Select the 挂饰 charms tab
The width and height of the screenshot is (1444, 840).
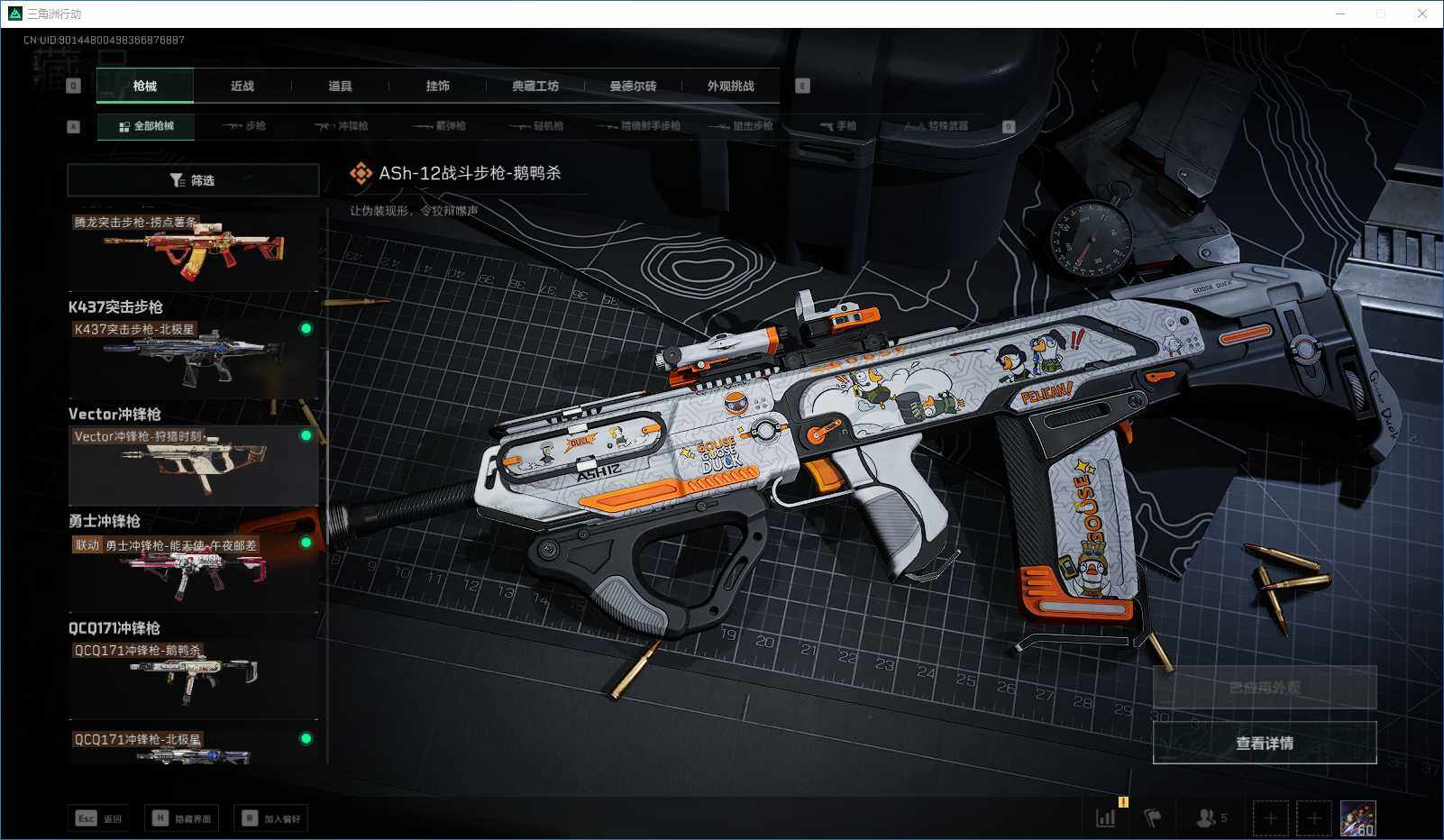tap(437, 87)
